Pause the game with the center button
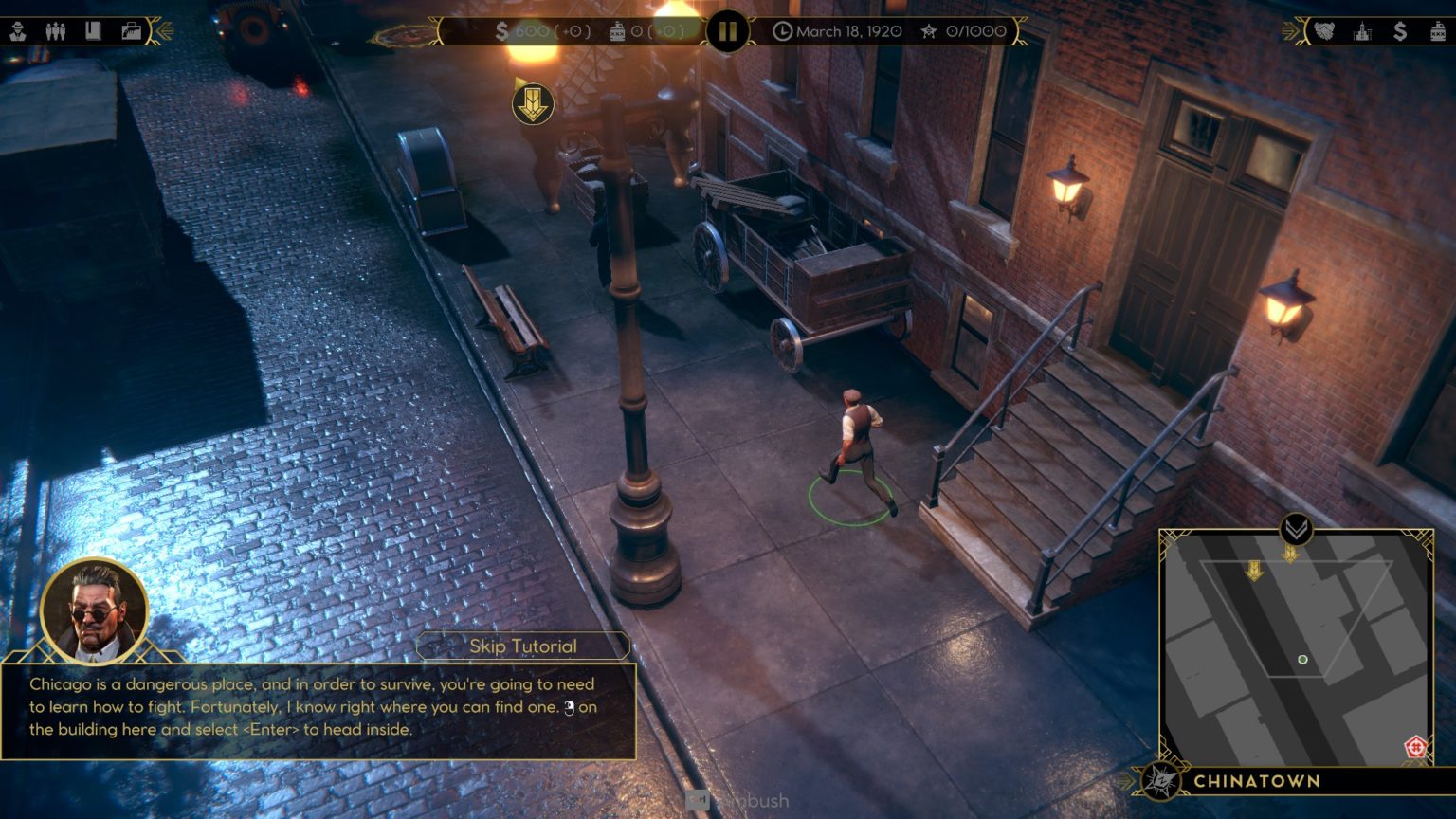This screenshot has width=1456, height=819. point(727,31)
